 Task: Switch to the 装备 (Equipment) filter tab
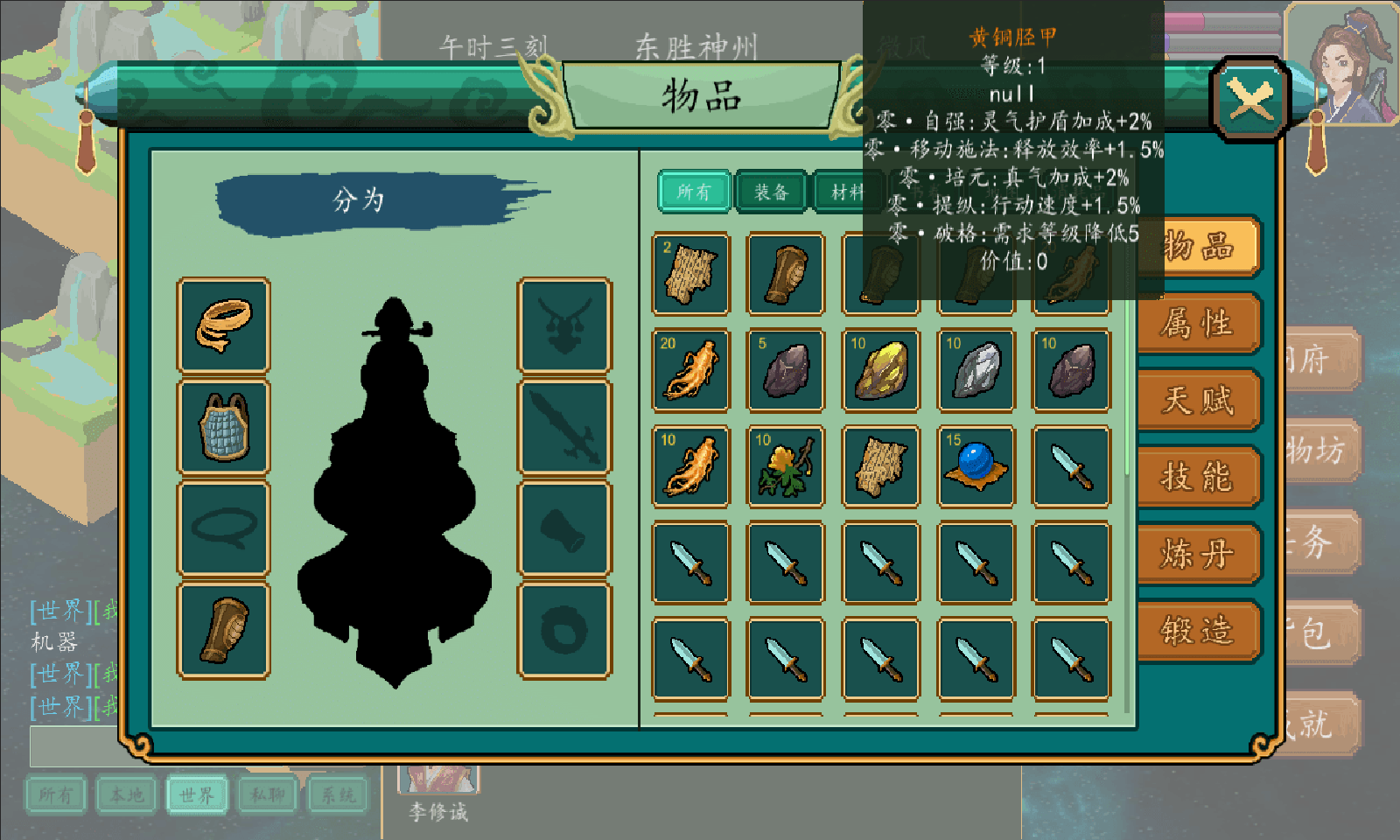(770, 190)
